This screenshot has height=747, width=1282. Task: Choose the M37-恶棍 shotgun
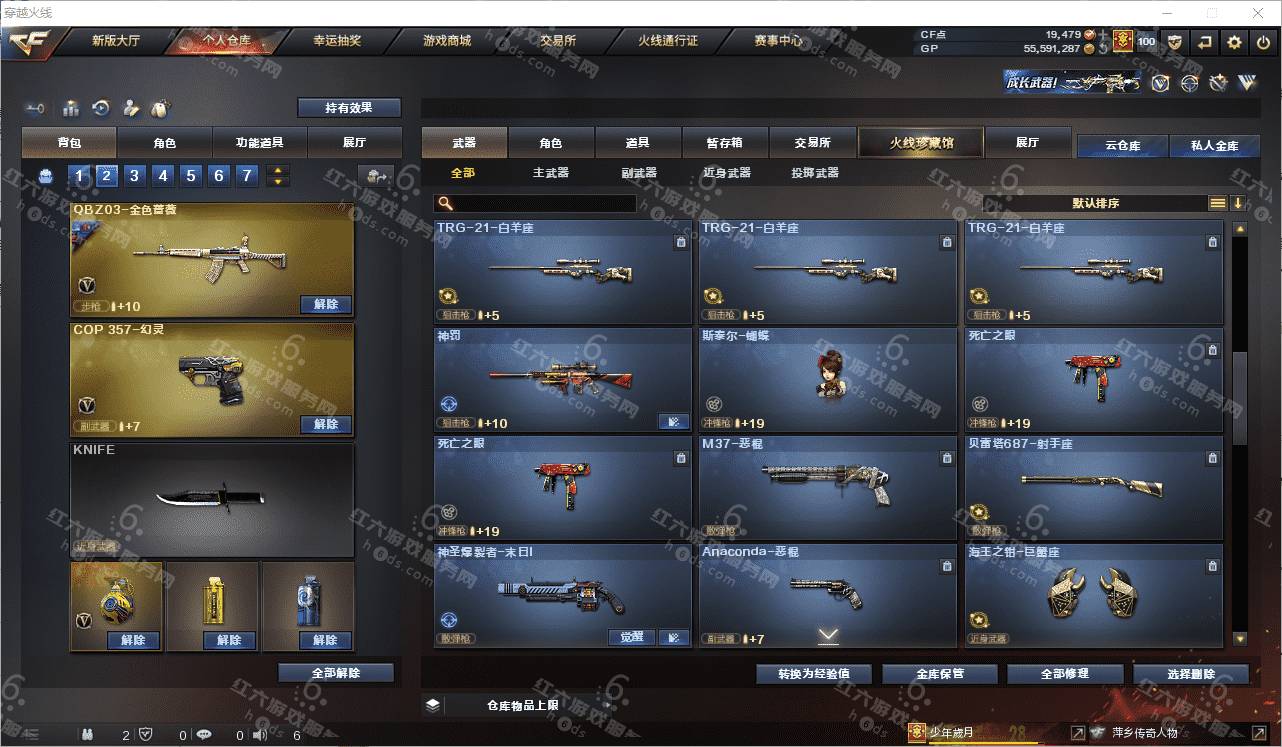tap(828, 488)
